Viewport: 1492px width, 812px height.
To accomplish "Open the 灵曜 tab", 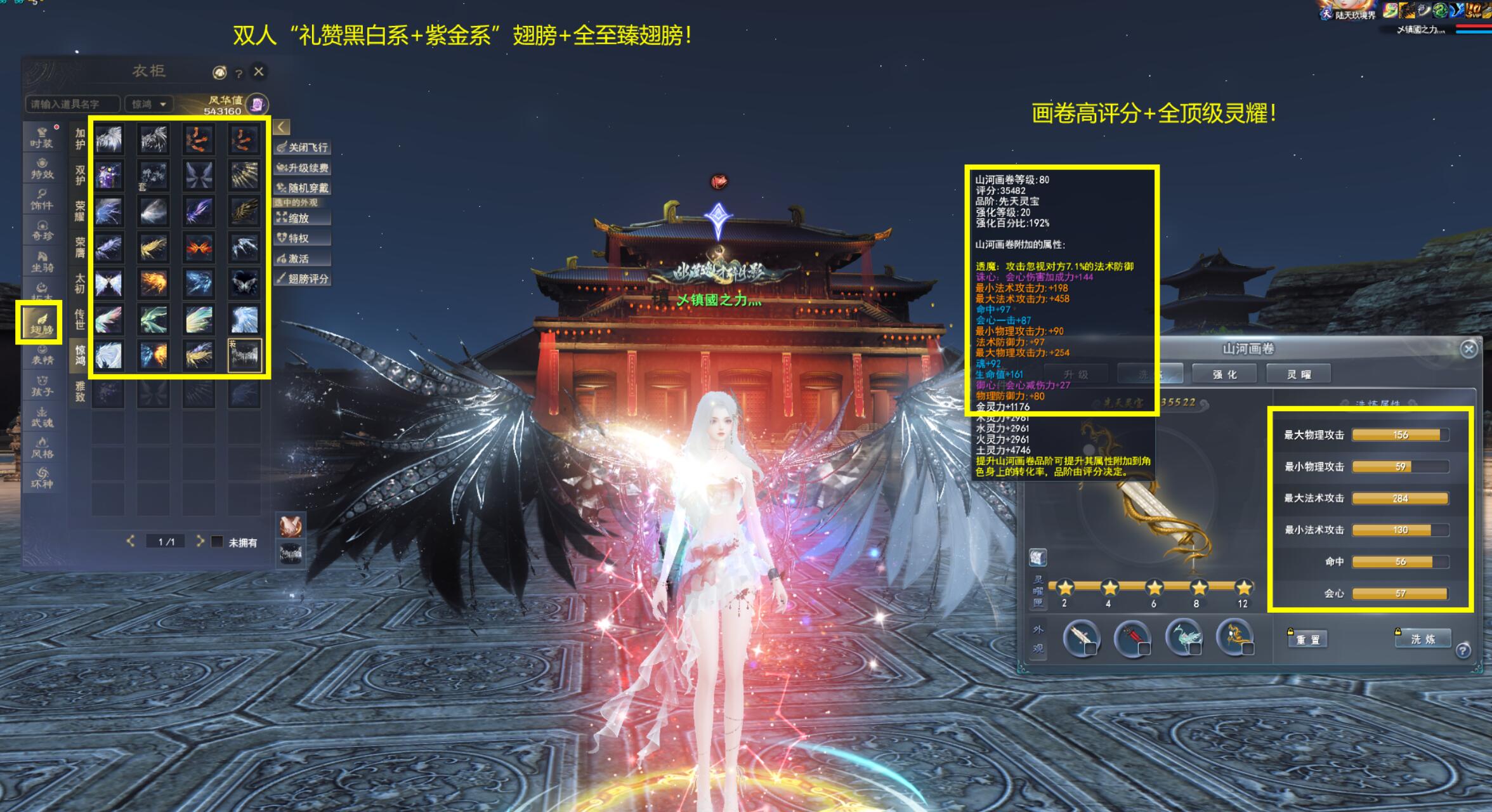I will 1299,374.
